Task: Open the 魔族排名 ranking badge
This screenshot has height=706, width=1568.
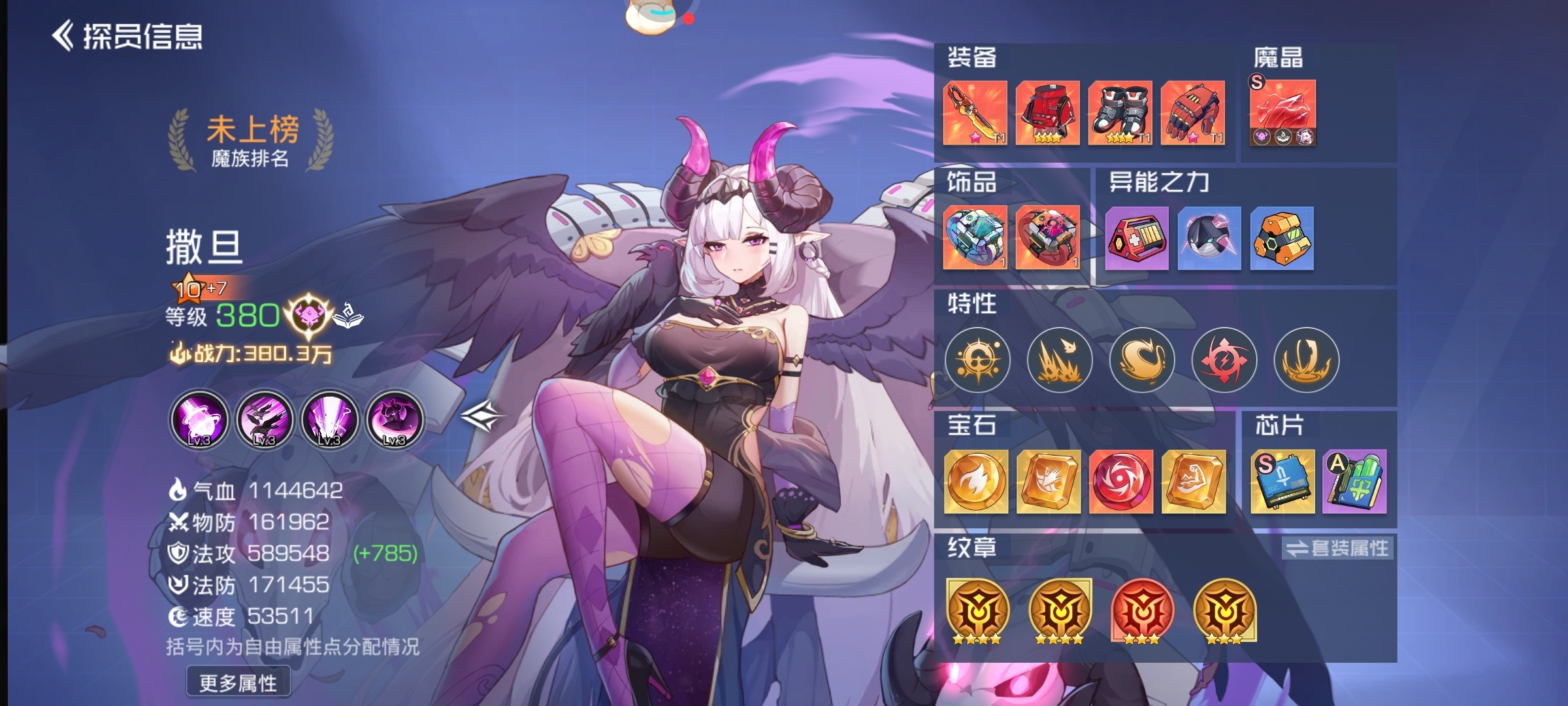Action: pos(249,139)
